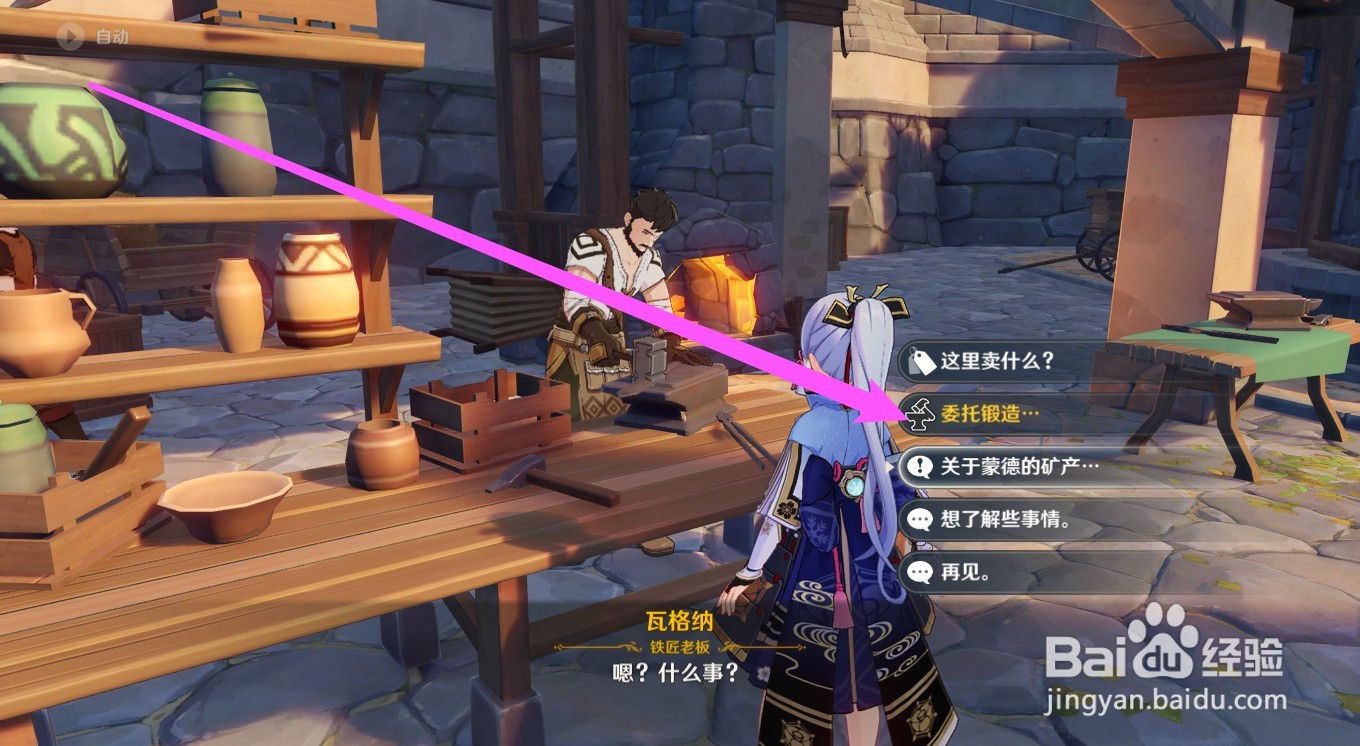Image resolution: width=1360 pixels, height=746 pixels.
Task: Click the exclamation bubble icon on "关于蒙德的矿产"
Action: 920,463
